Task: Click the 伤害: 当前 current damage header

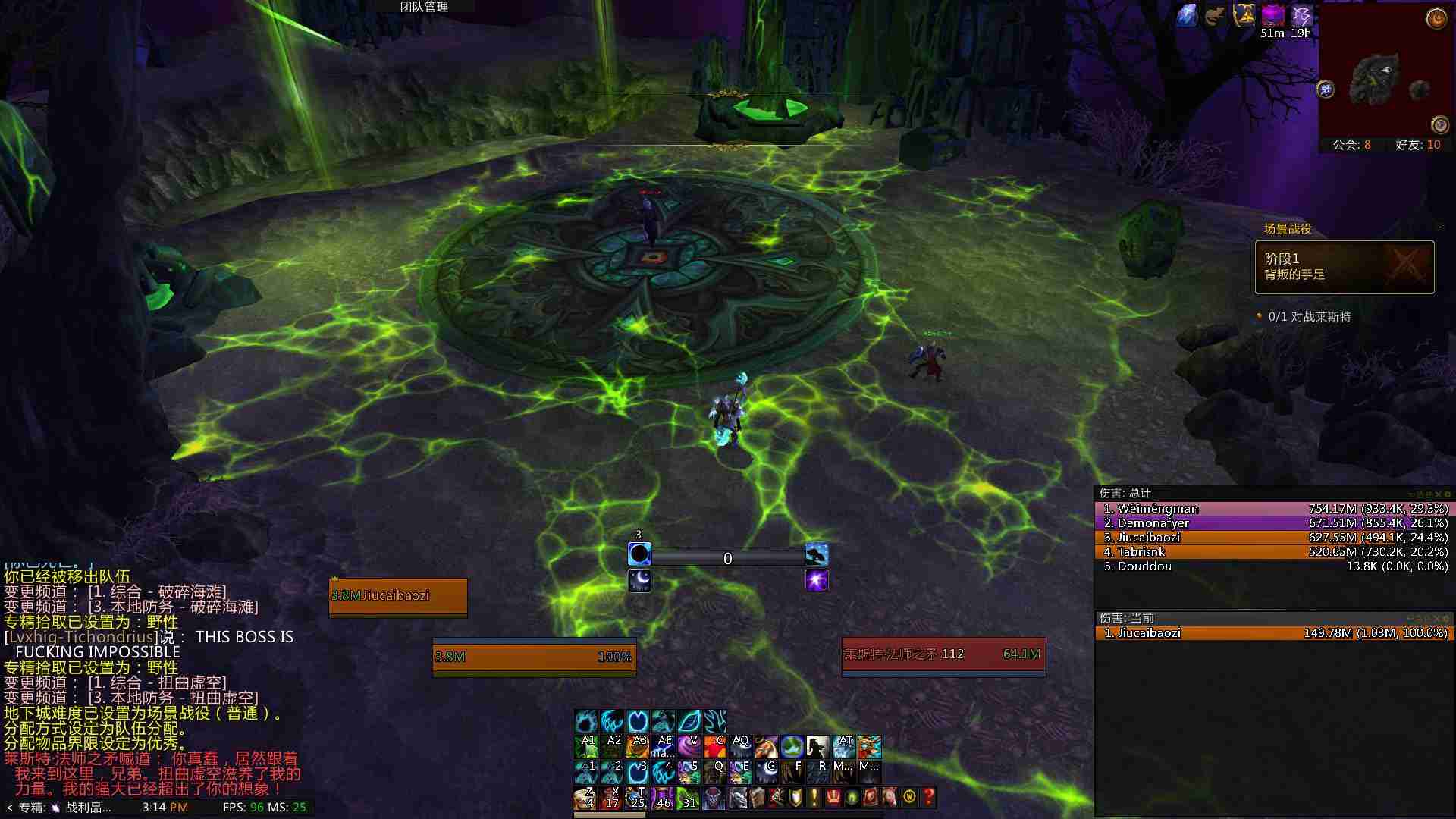Action: tap(1127, 618)
